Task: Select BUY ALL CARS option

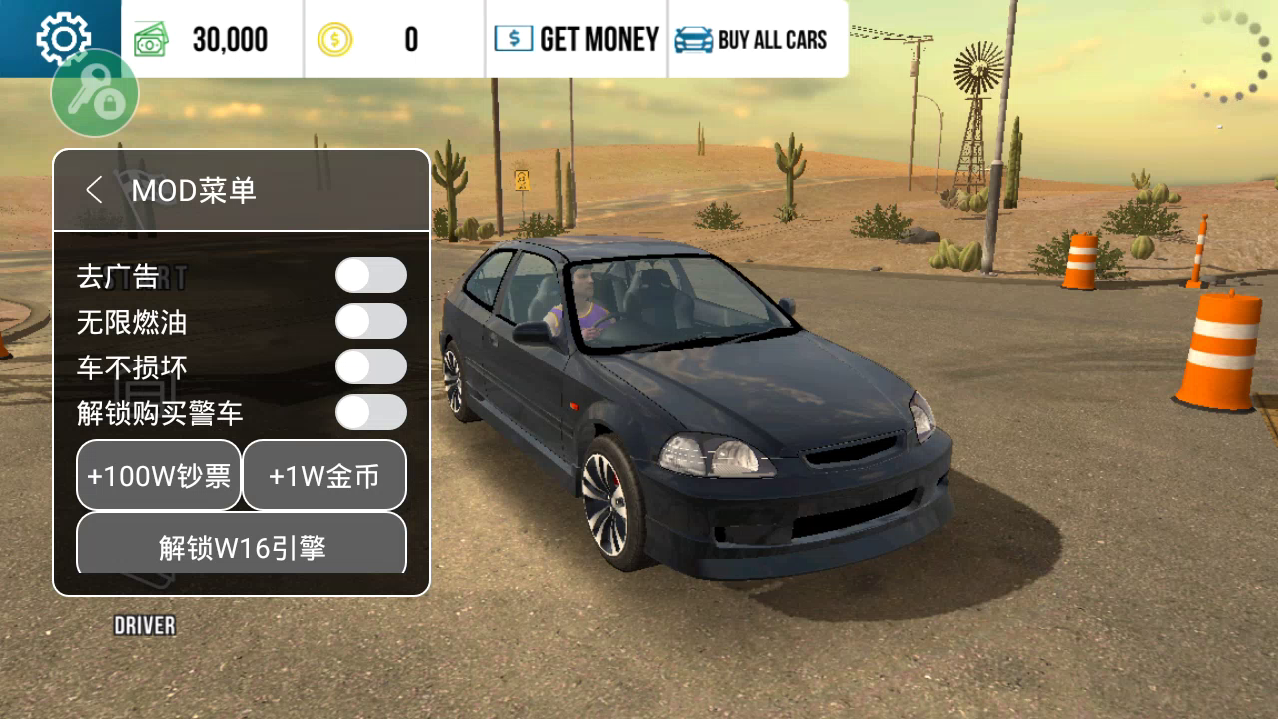Action: pos(752,39)
